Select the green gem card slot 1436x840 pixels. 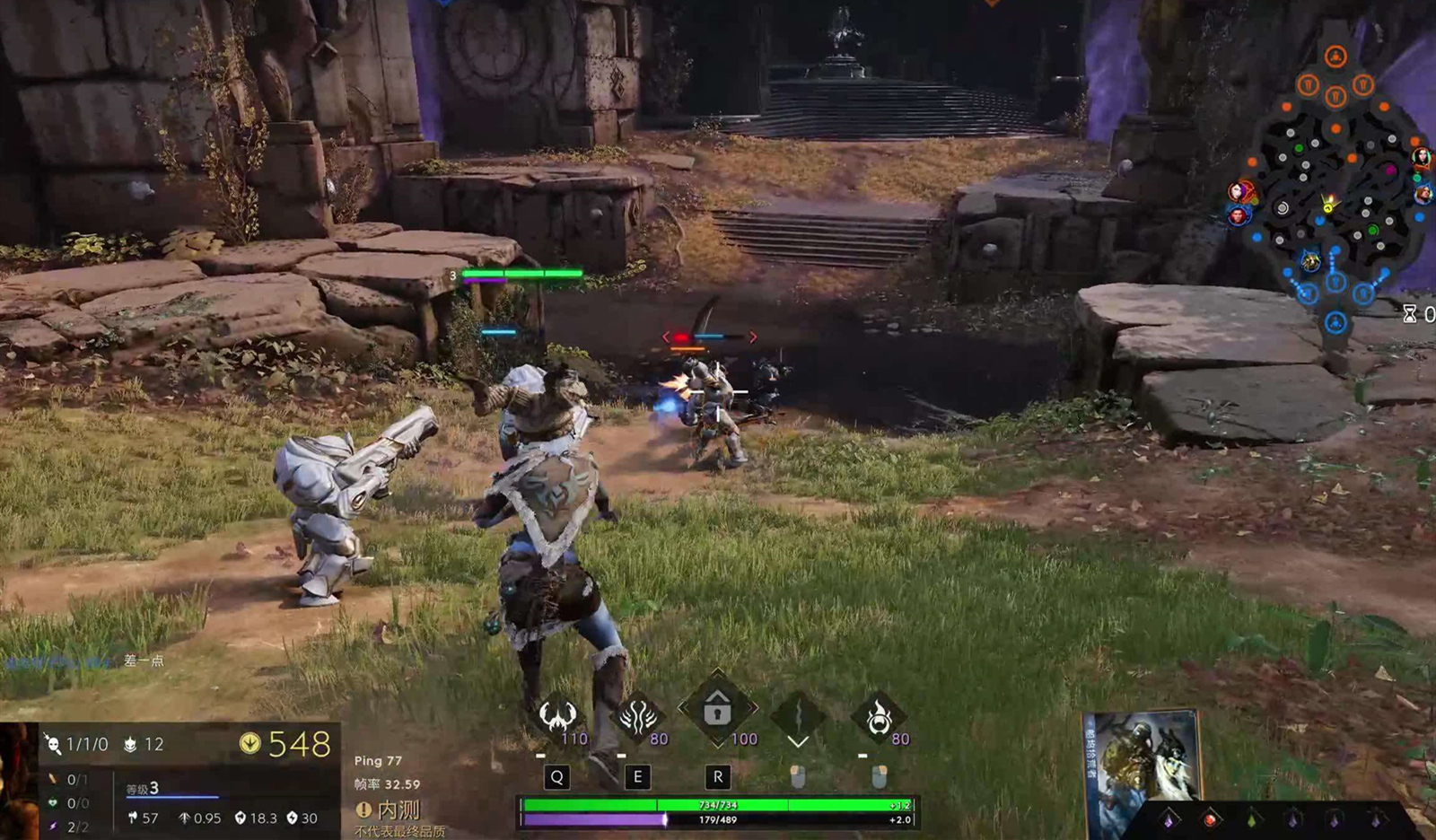click(1251, 818)
